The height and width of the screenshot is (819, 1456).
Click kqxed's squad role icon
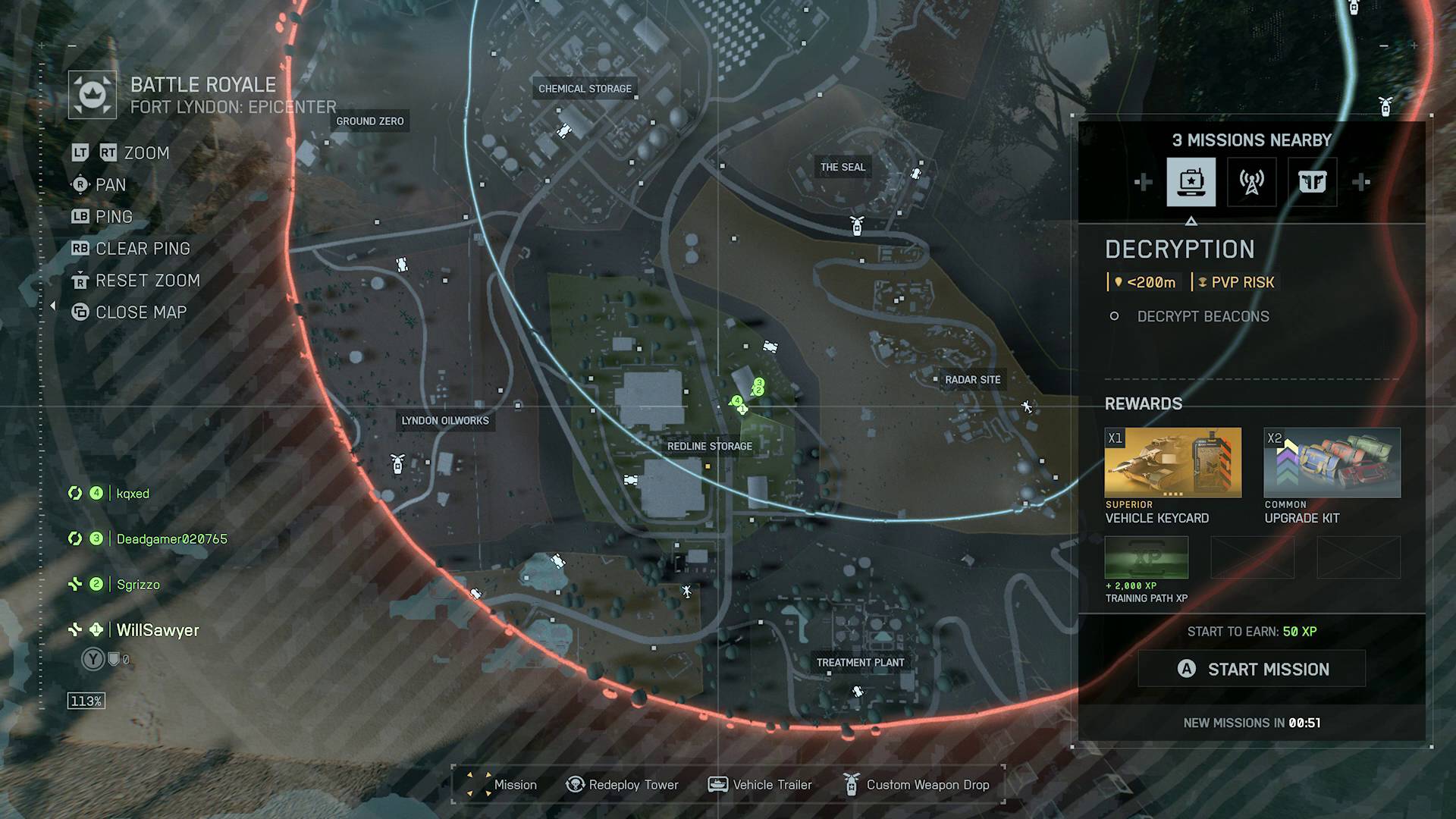pos(74,493)
